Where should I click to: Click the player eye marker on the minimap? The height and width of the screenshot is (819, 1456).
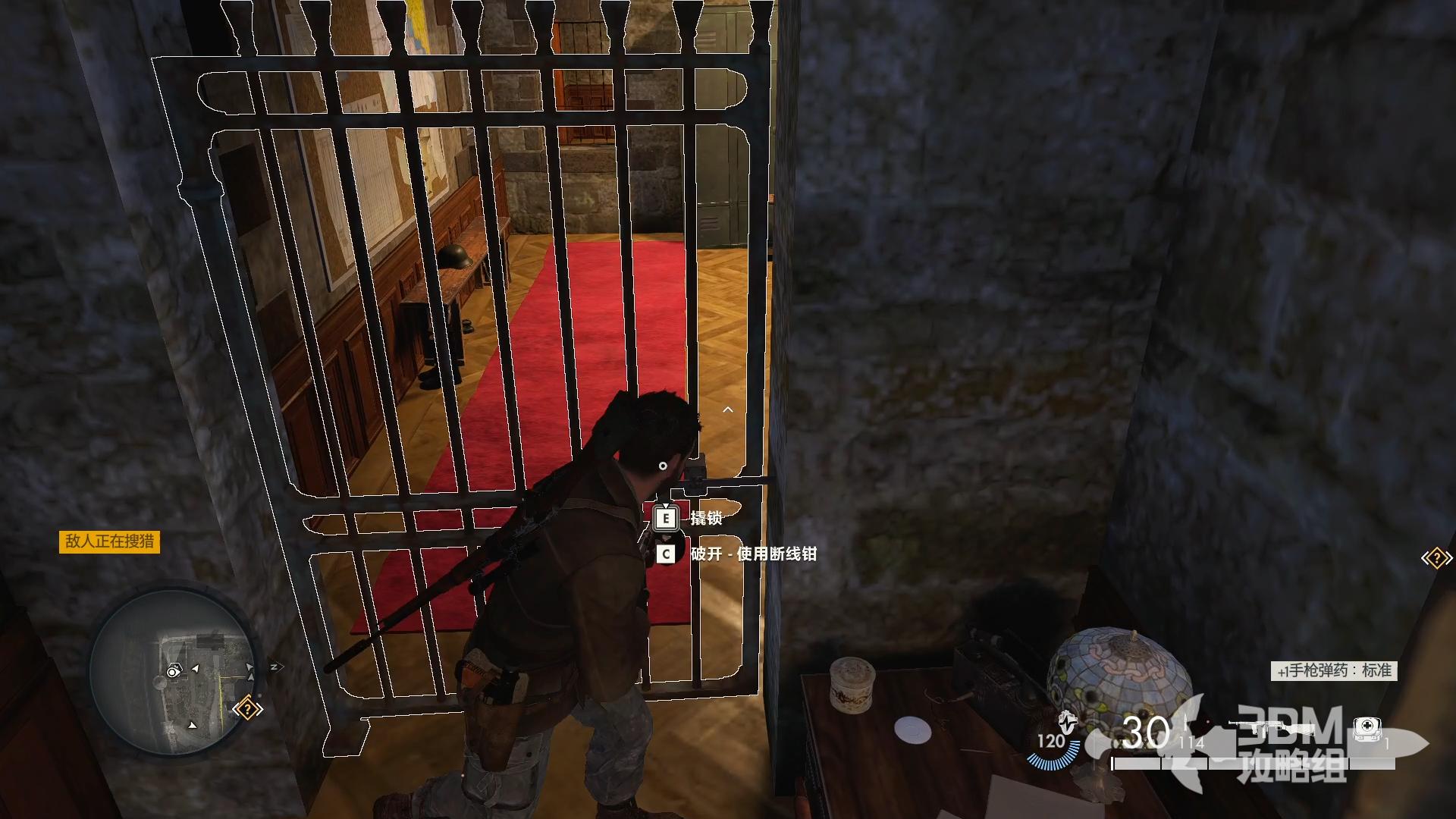(174, 671)
